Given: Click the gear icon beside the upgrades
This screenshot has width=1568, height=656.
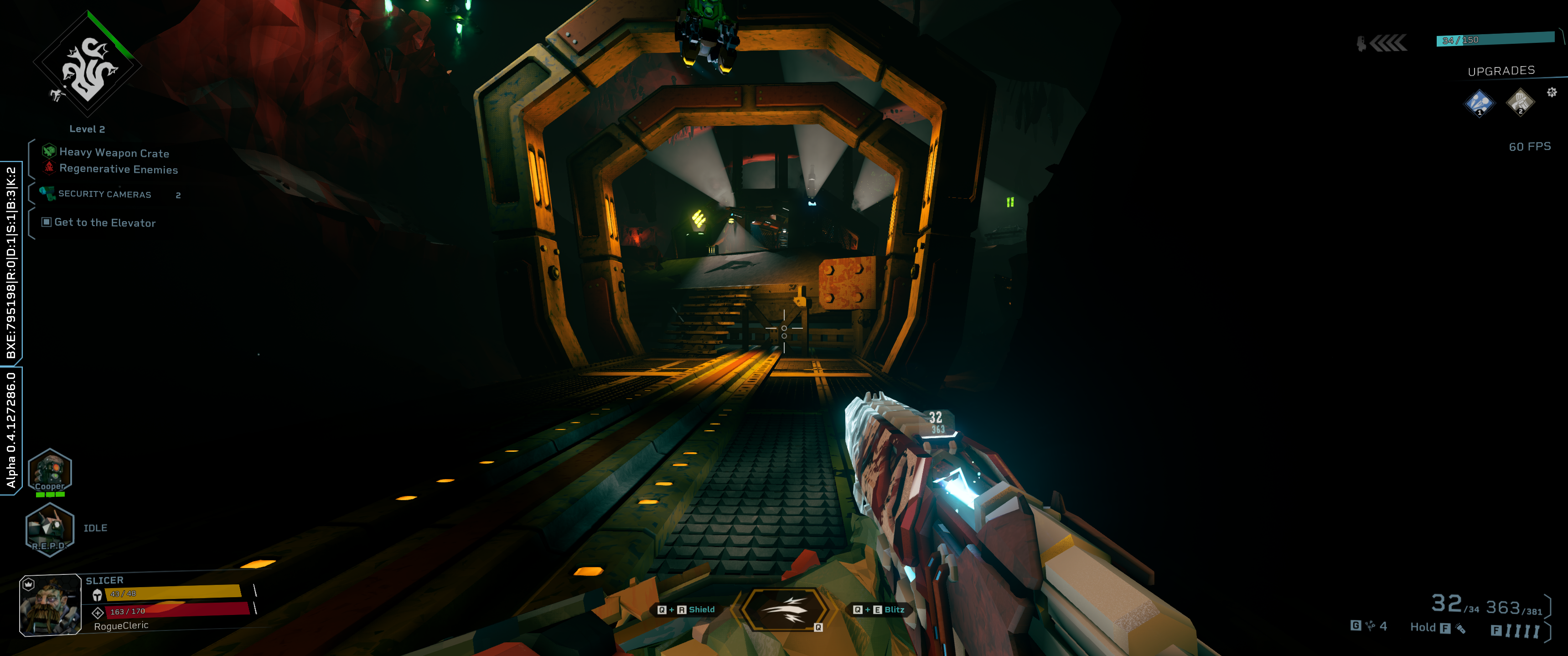Looking at the screenshot, I should [1552, 92].
